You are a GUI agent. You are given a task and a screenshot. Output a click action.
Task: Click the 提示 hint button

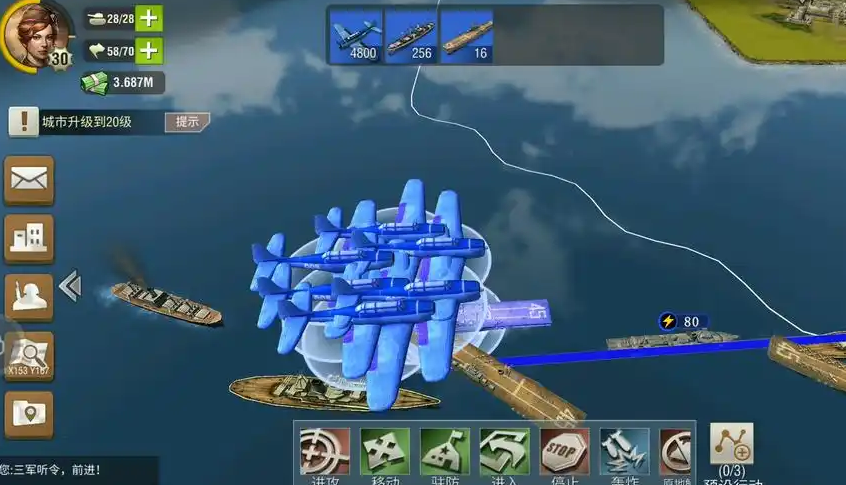click(x=187, y=122)
